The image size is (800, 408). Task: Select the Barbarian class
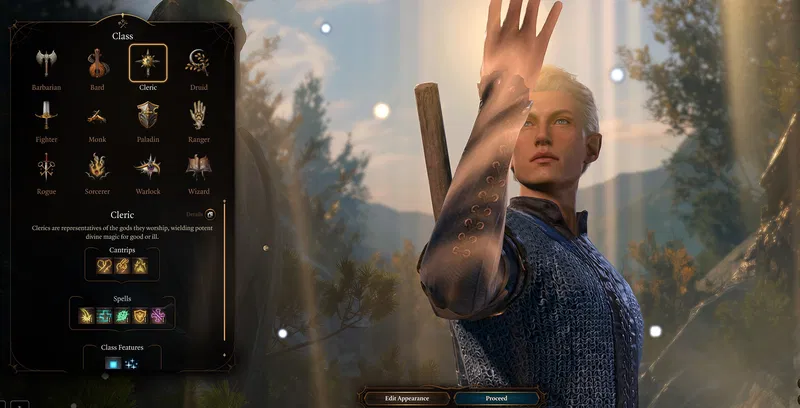46,64
